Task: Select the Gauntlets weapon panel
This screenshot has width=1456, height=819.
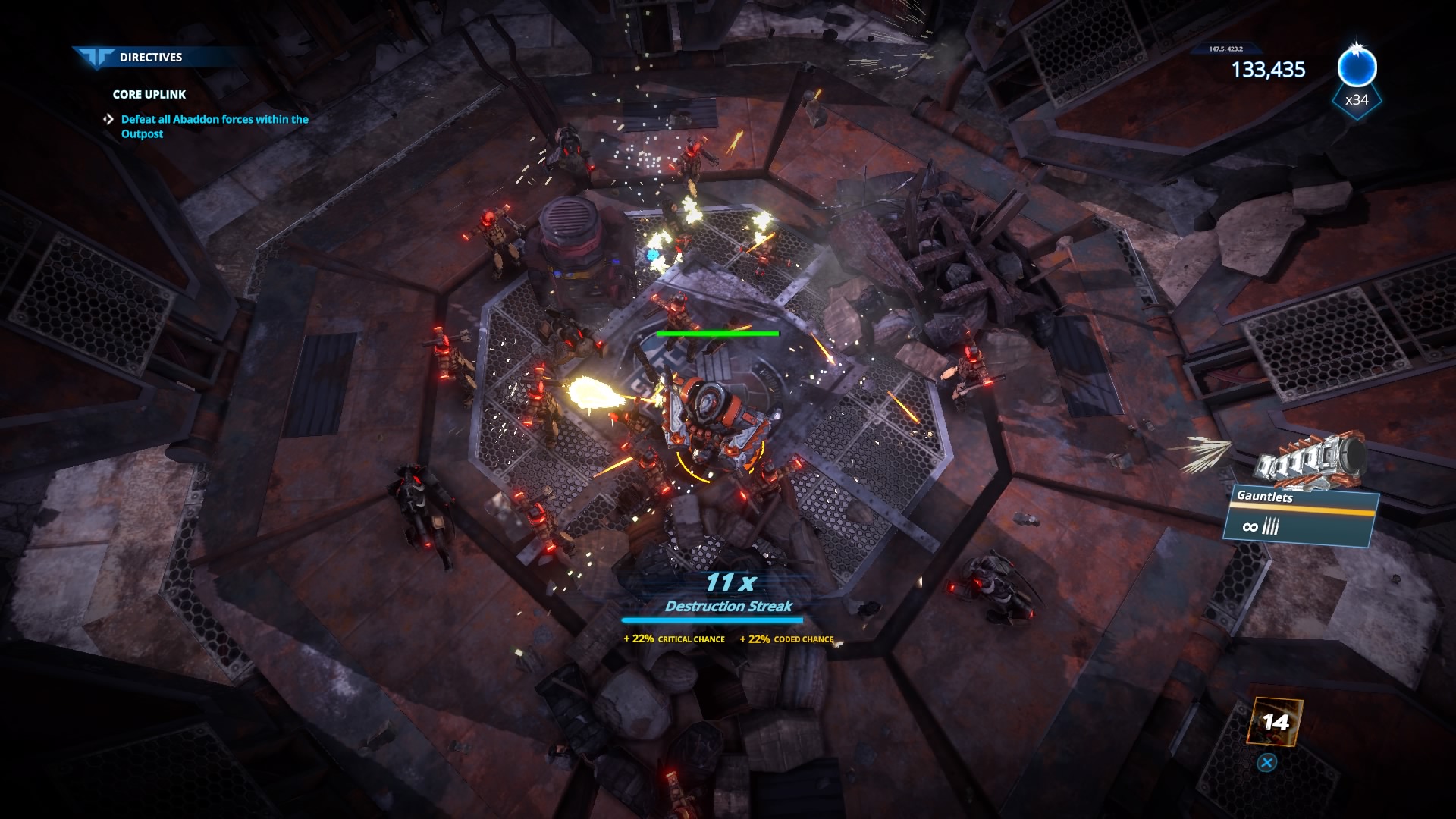Action: pyautogui.click(x=1301, y=516)
